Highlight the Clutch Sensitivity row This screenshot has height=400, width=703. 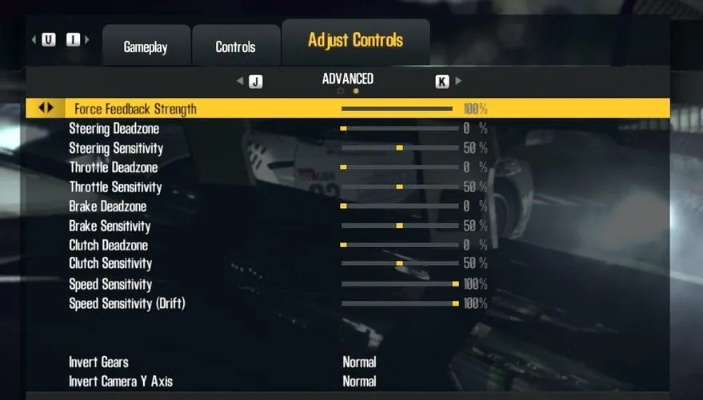pyautogui.click(x=111, y=264)
